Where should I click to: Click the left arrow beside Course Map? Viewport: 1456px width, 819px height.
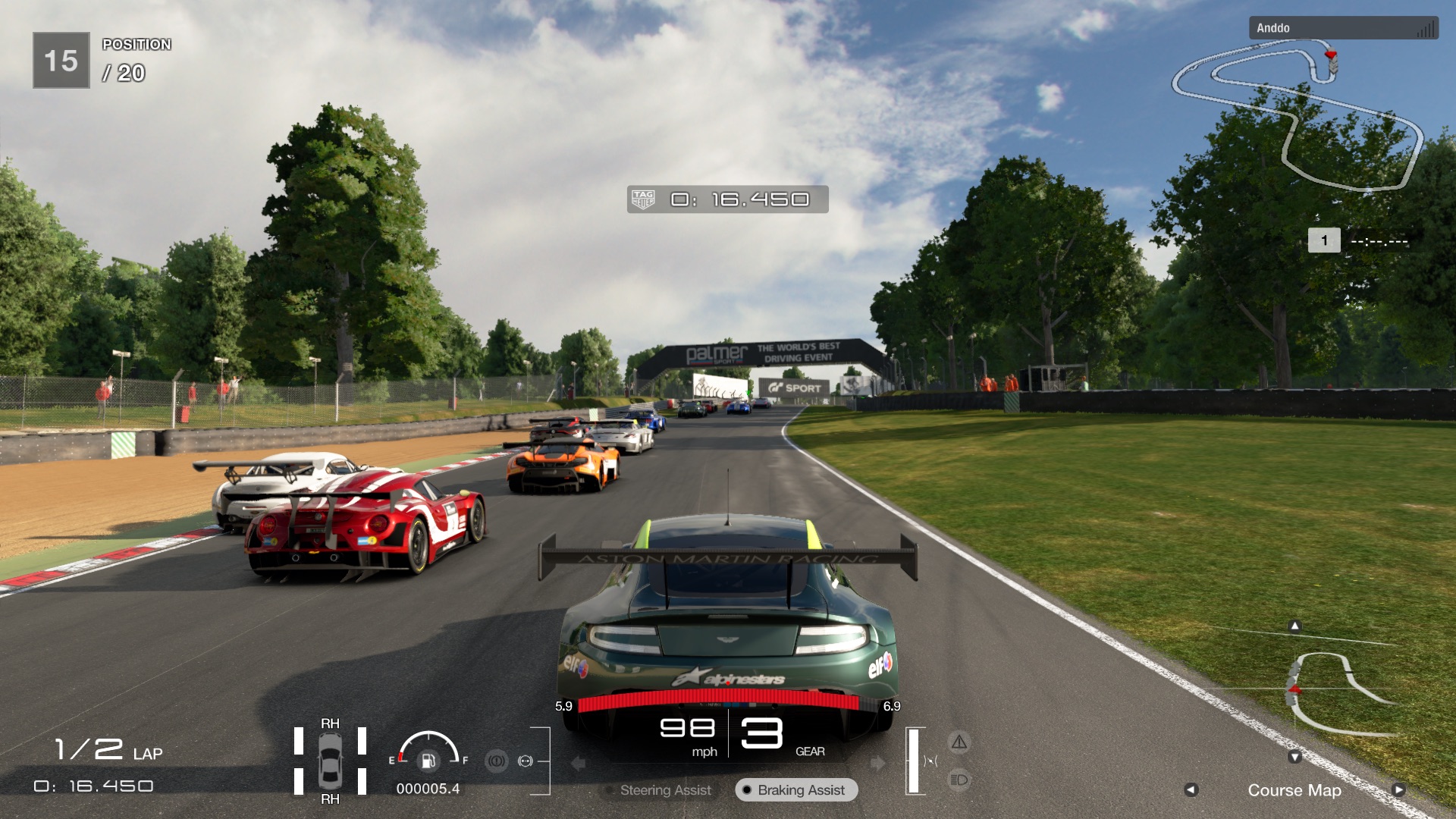[1191, 790]
